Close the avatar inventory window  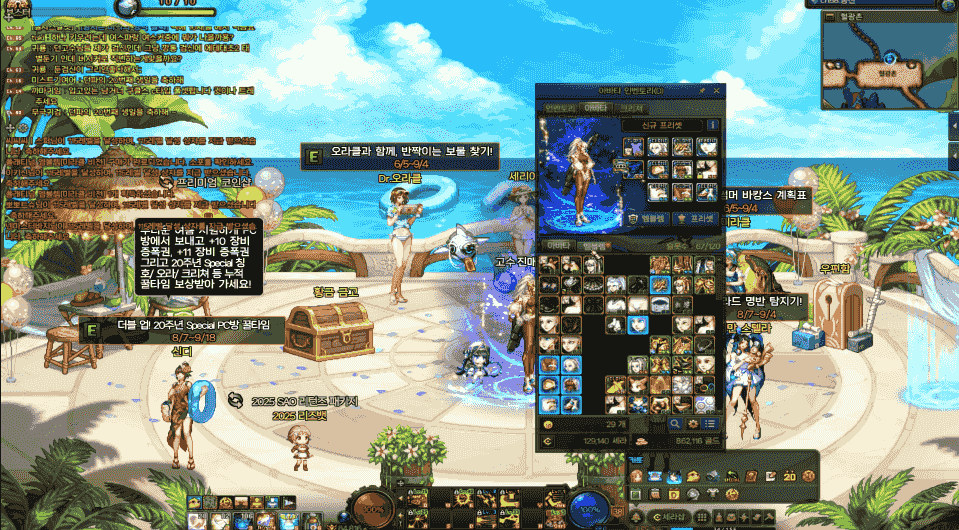pos(718,92)
